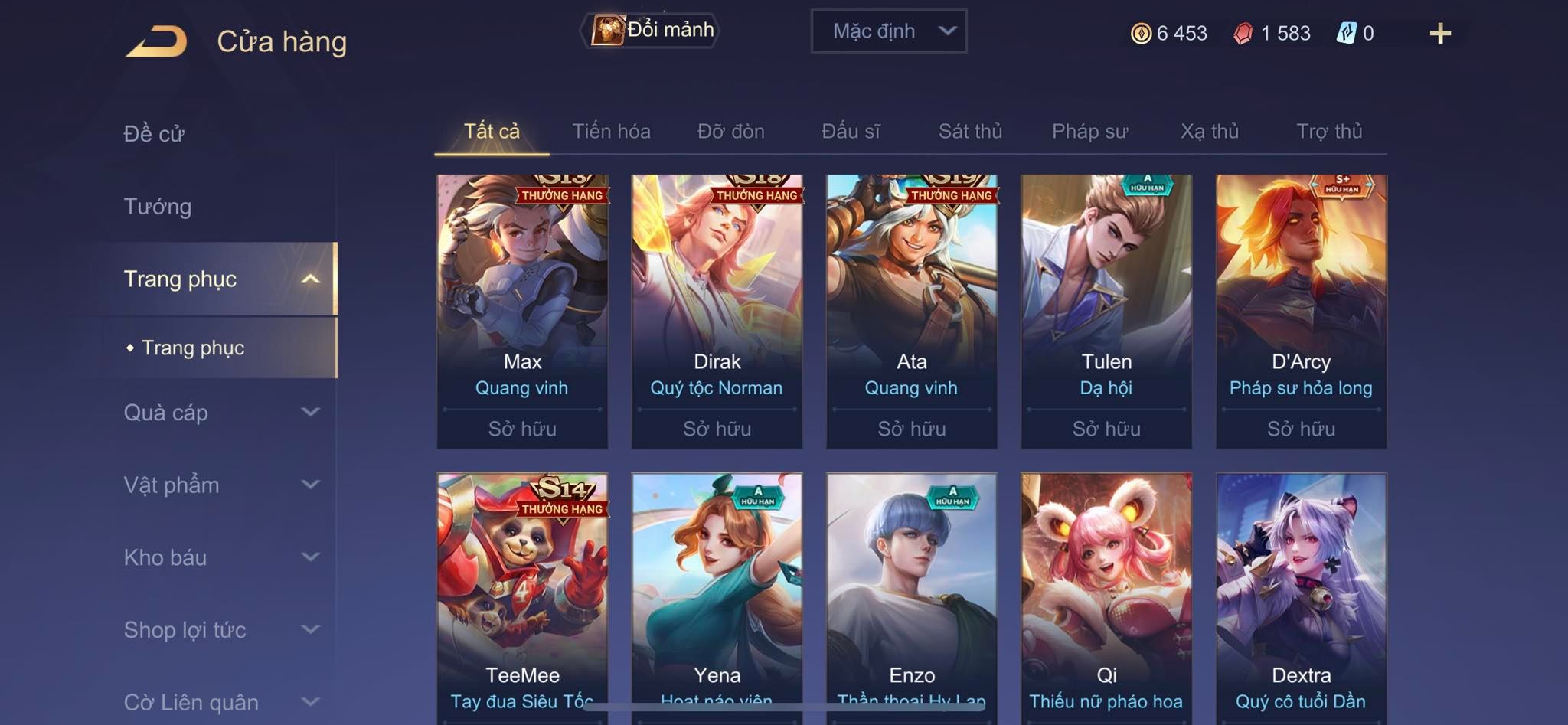Expand the Kho báu category

click(x=220, y=557)
